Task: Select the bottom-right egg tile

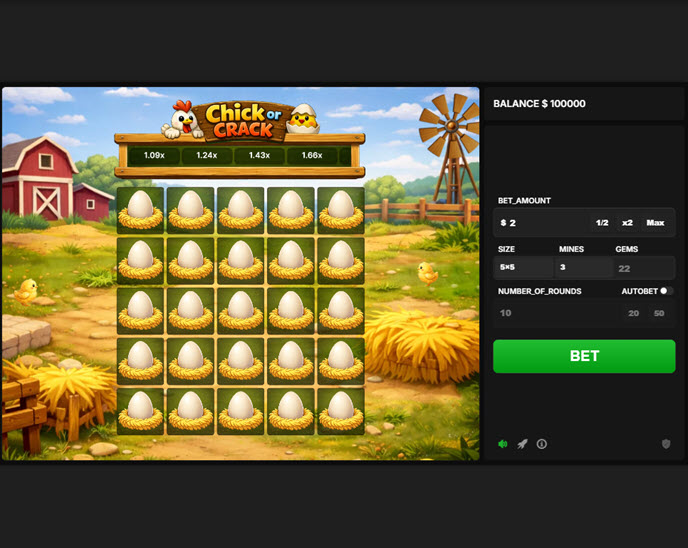Action: point(340,410)
